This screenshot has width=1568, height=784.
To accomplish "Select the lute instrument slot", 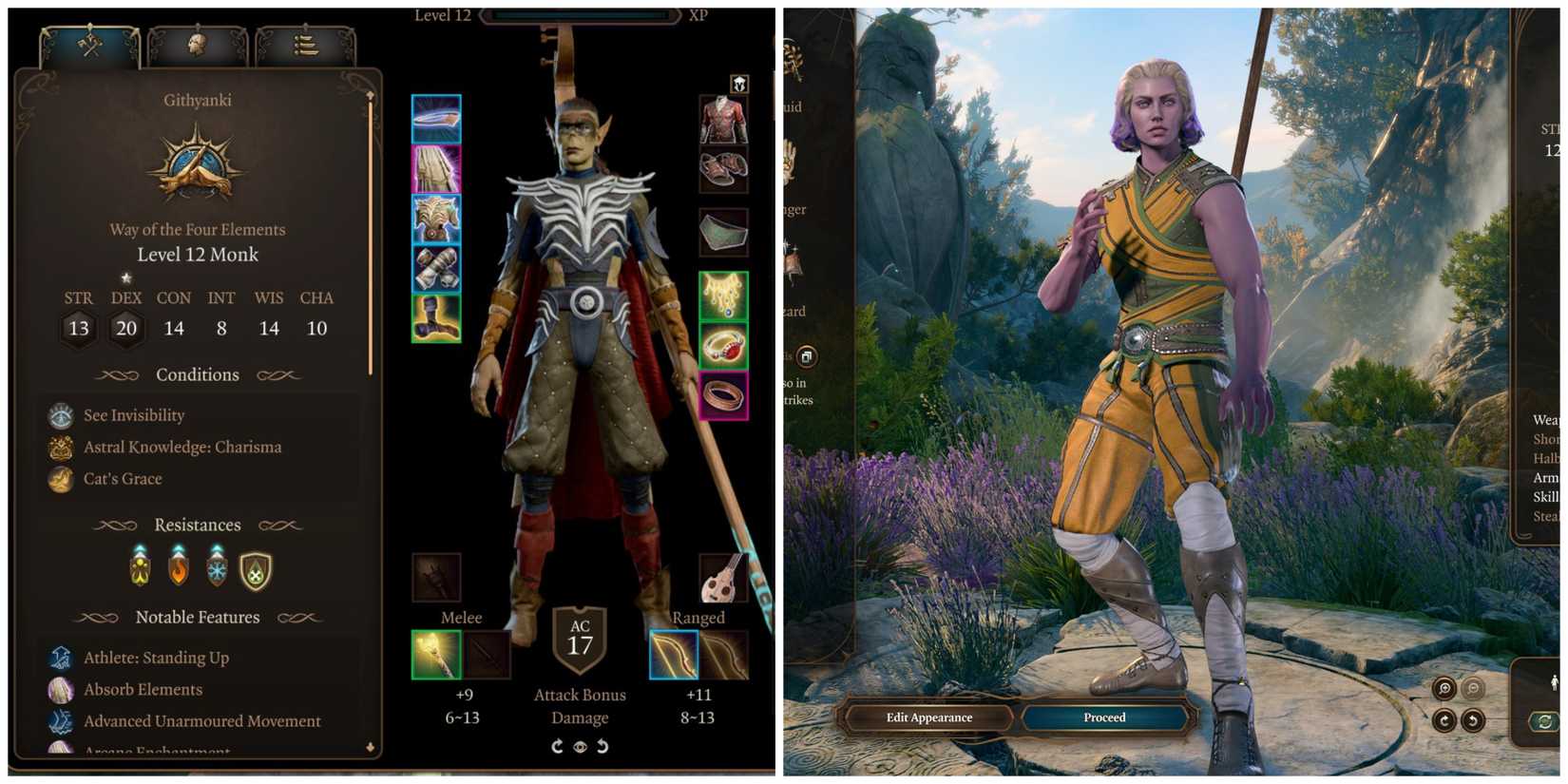I will coord(723,577).
